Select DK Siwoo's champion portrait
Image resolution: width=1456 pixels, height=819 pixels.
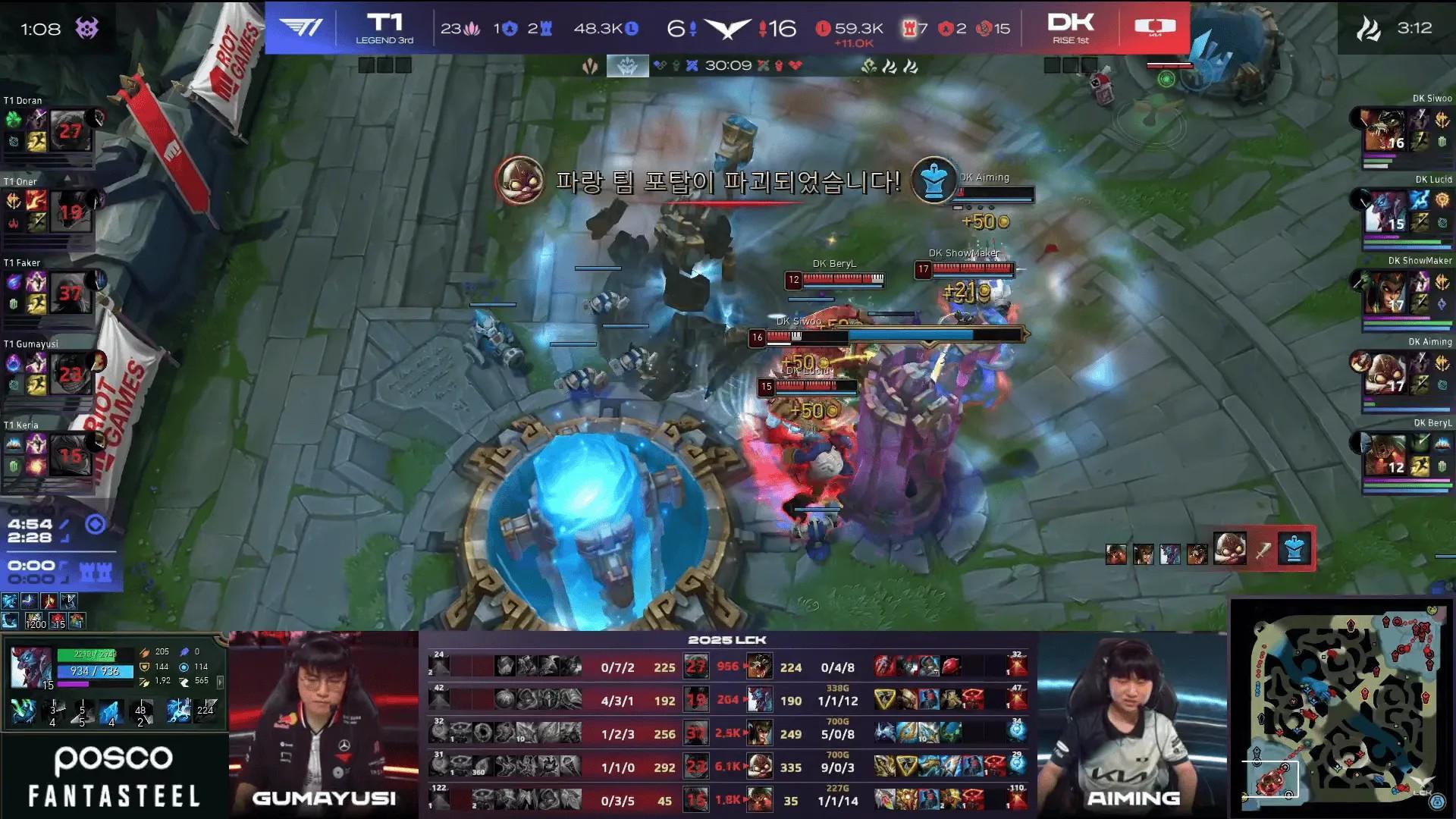[x=1385, y=131]
